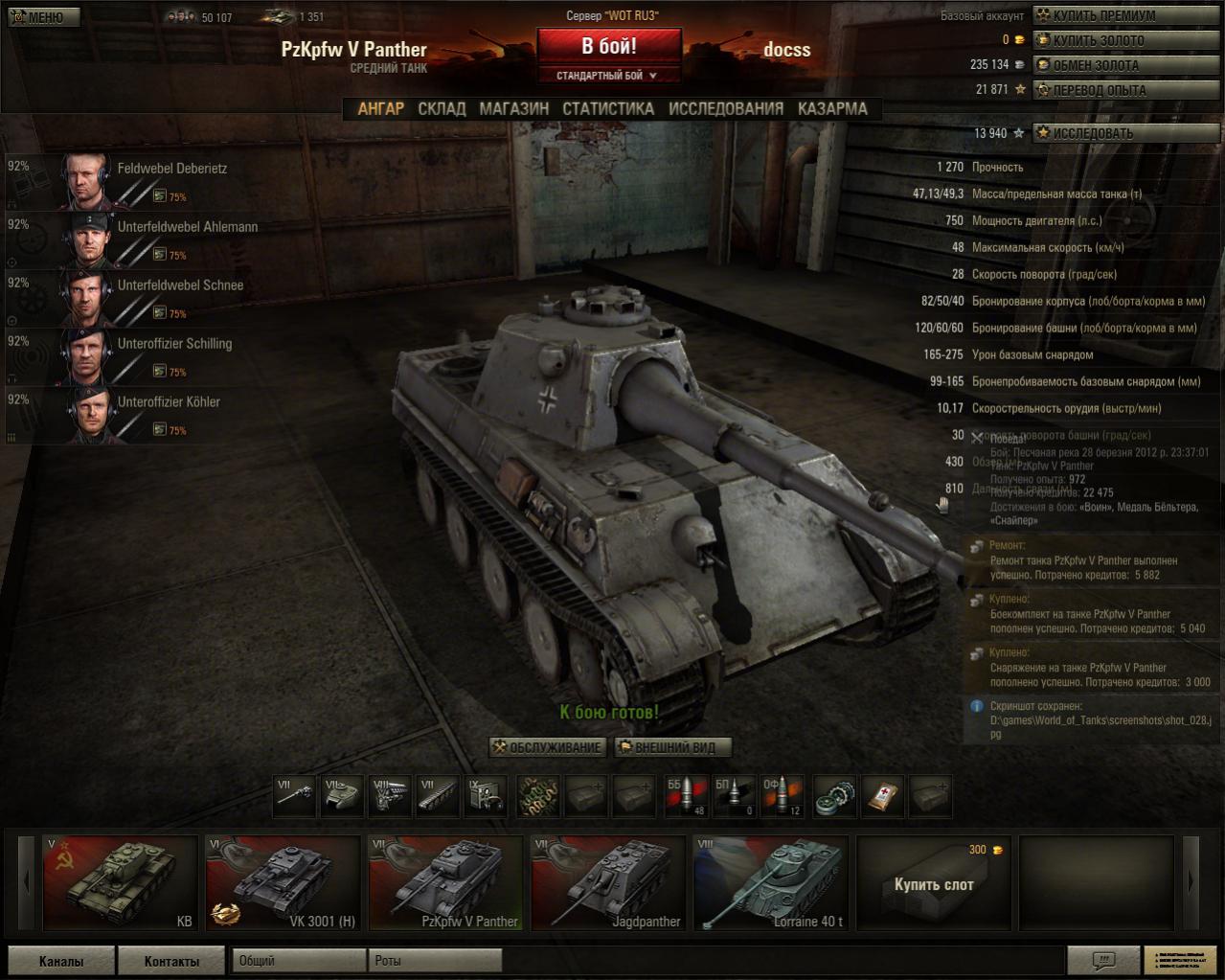This screenshot has height=980, width=1225.
Task: Open the Стандартный бой battle type dropdown
Action: pyautogui.click(x=608, y=76)
